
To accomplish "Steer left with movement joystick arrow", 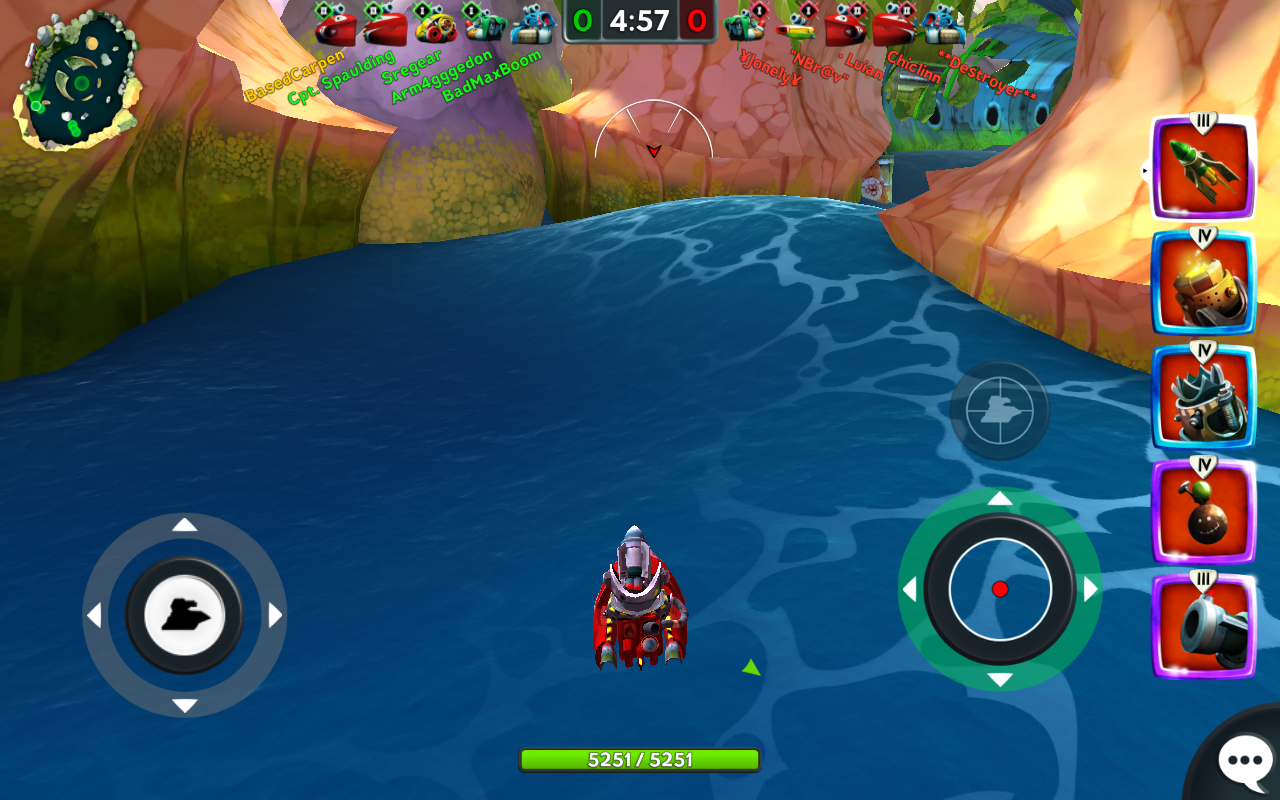I will pyautogui.click(x=94, y=615).
